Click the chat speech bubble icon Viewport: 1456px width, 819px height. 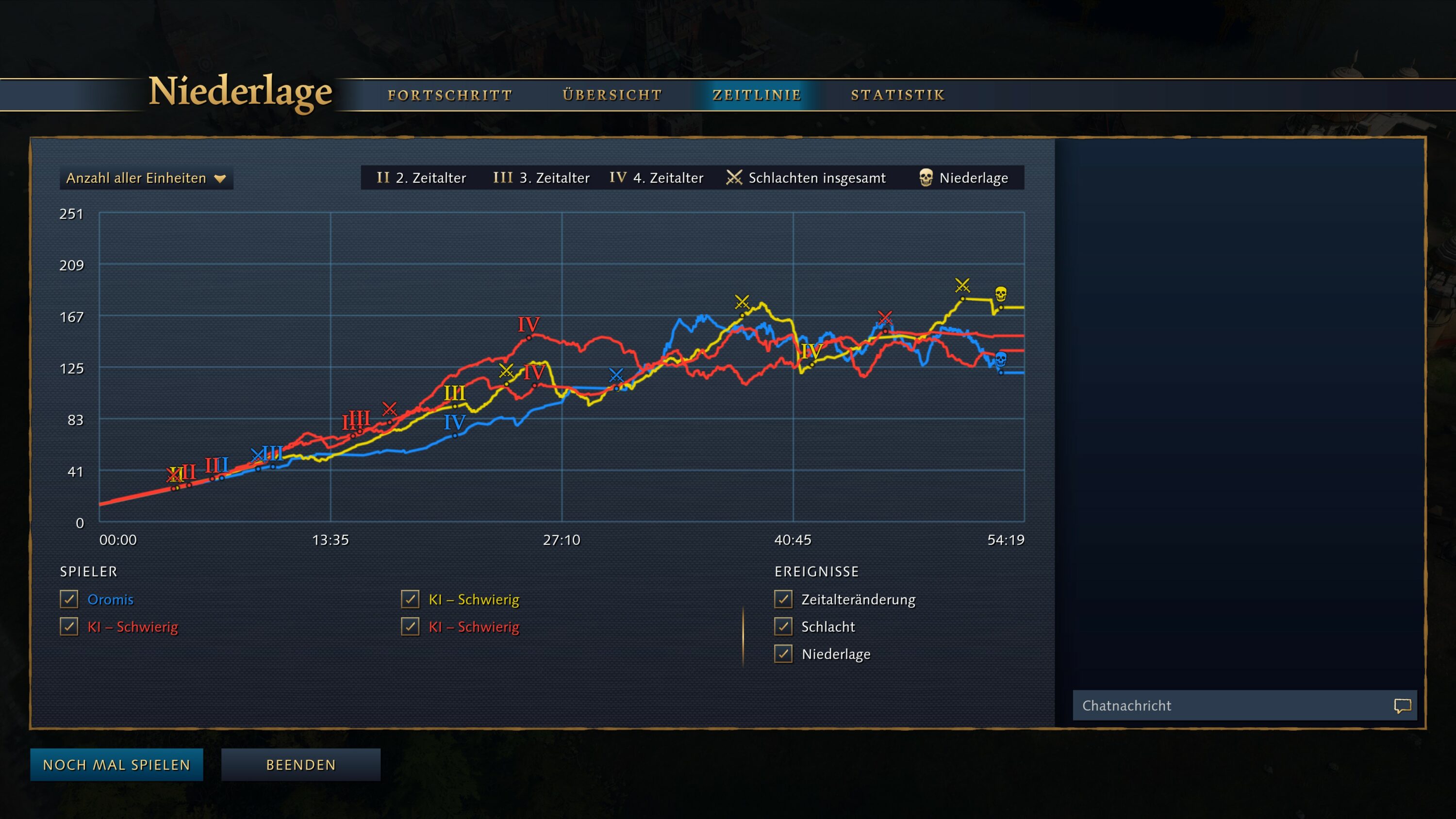(x=1402, y=705)
